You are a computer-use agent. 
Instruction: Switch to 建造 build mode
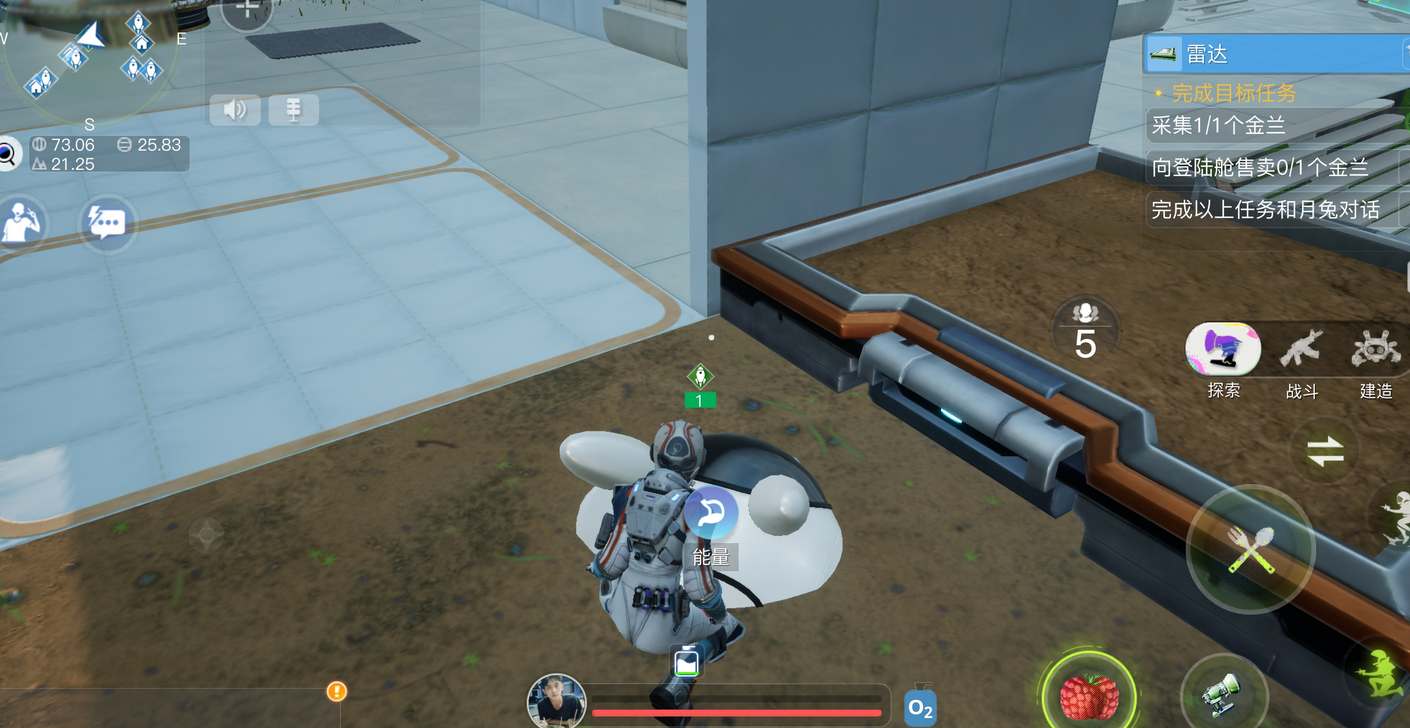click(1376, 352)
